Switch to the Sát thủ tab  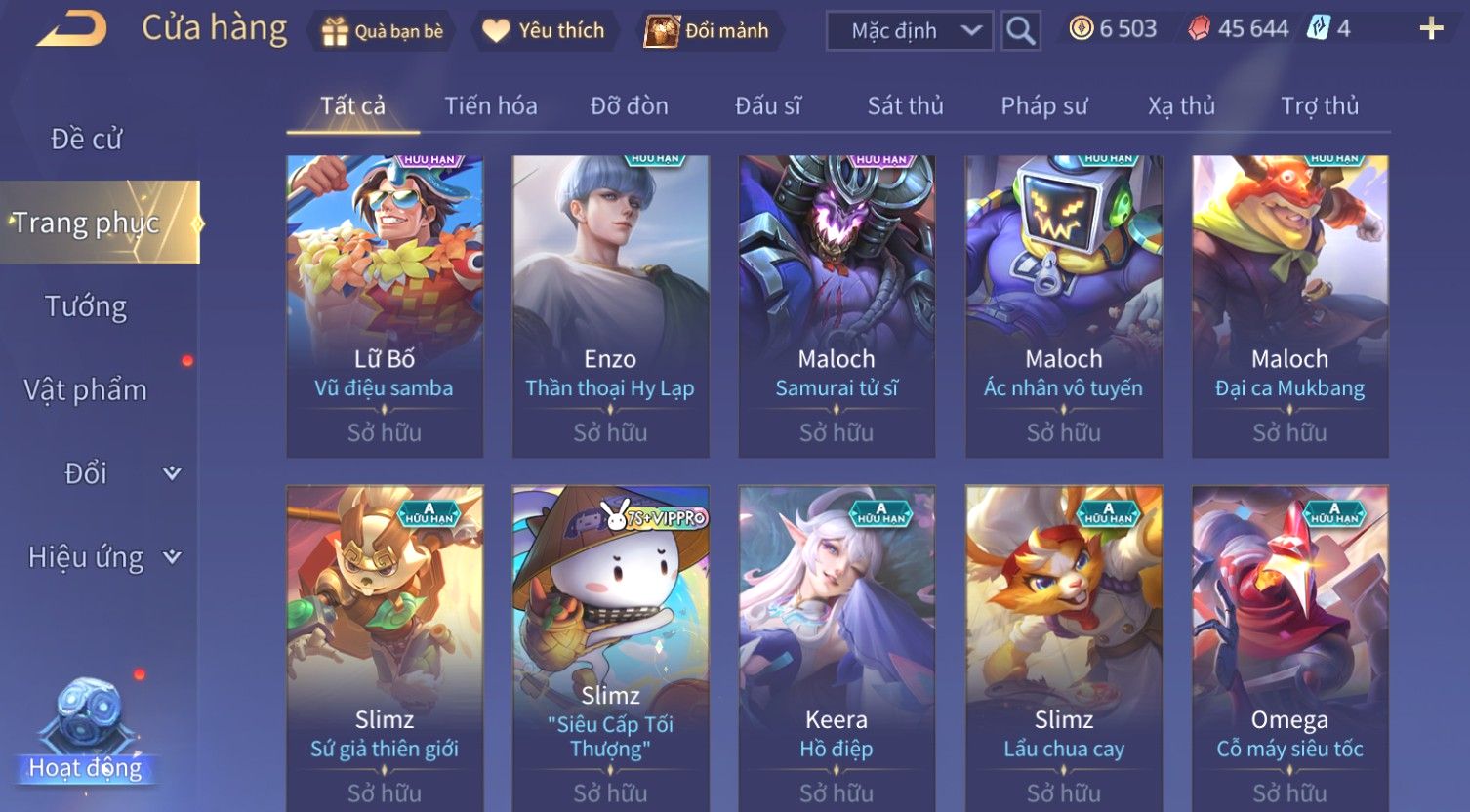[x=905, y=105]
